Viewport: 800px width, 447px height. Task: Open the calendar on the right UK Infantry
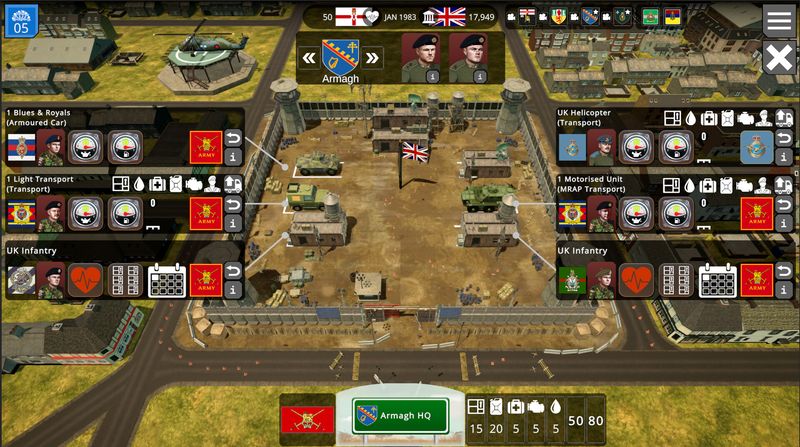click(x=717, y=281)
